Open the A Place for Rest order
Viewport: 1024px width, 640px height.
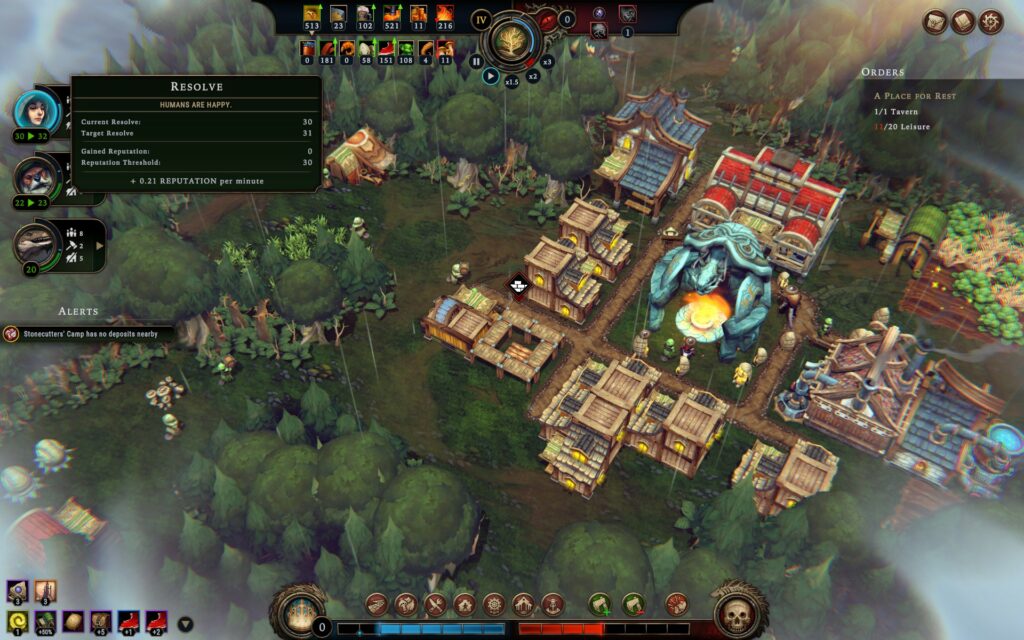[x=915, y=96]
